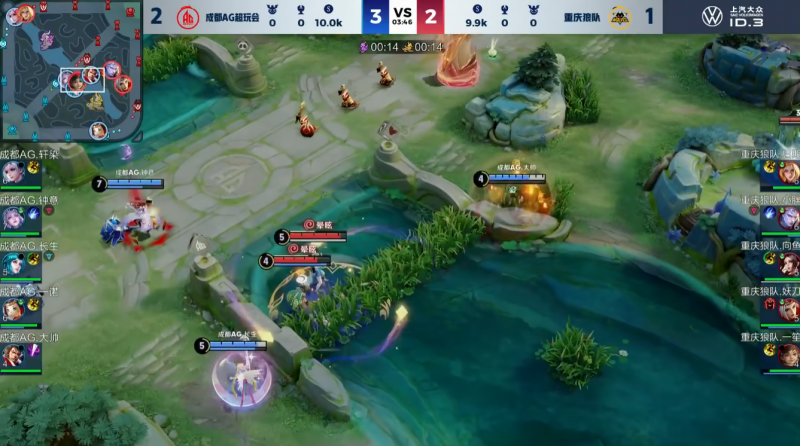Screen dimensions: 800x446
Task: Select player 成都AG.钟意 portrait
Action: tap(13, 217)
